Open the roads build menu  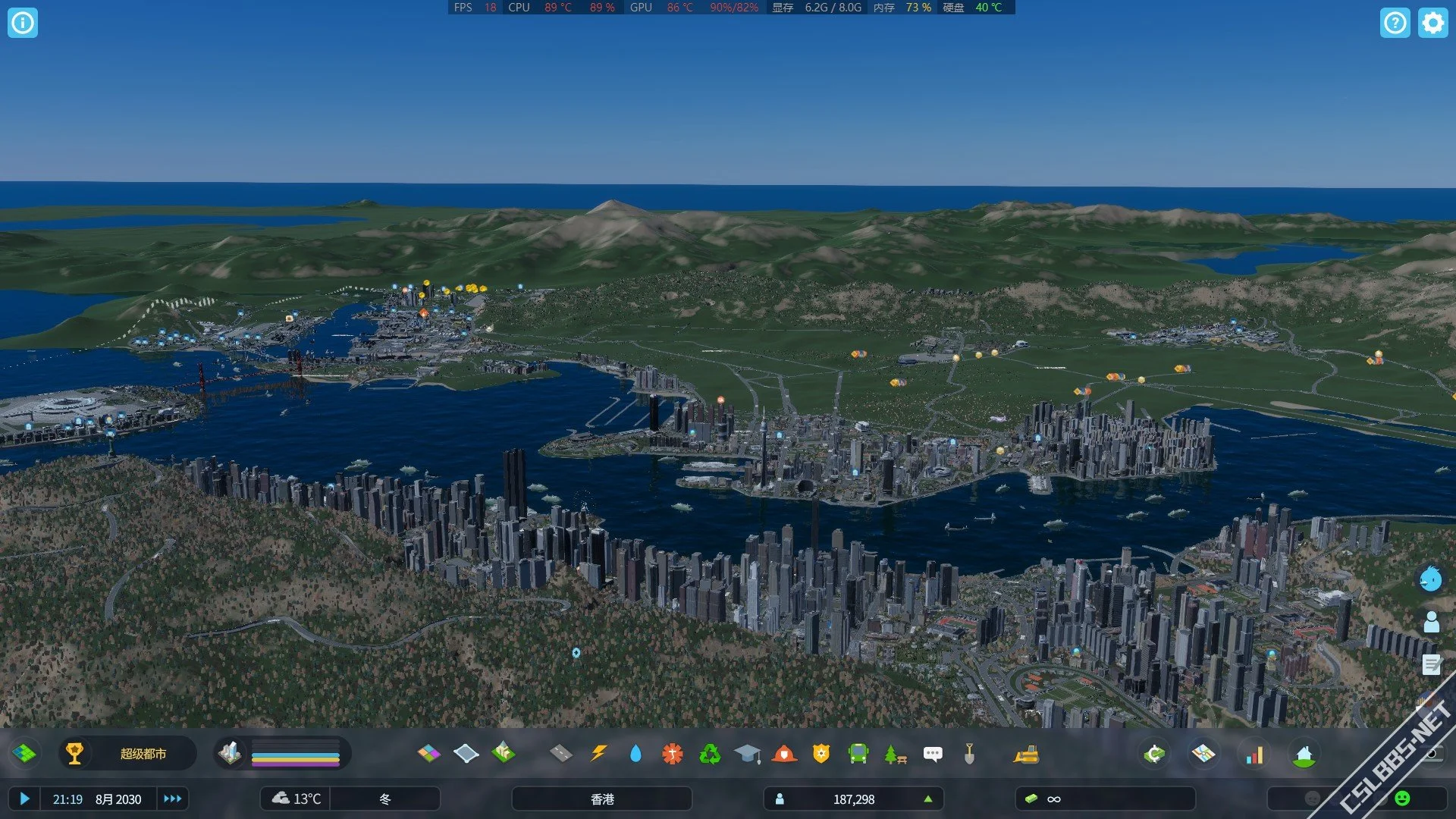tap(561, 754)
